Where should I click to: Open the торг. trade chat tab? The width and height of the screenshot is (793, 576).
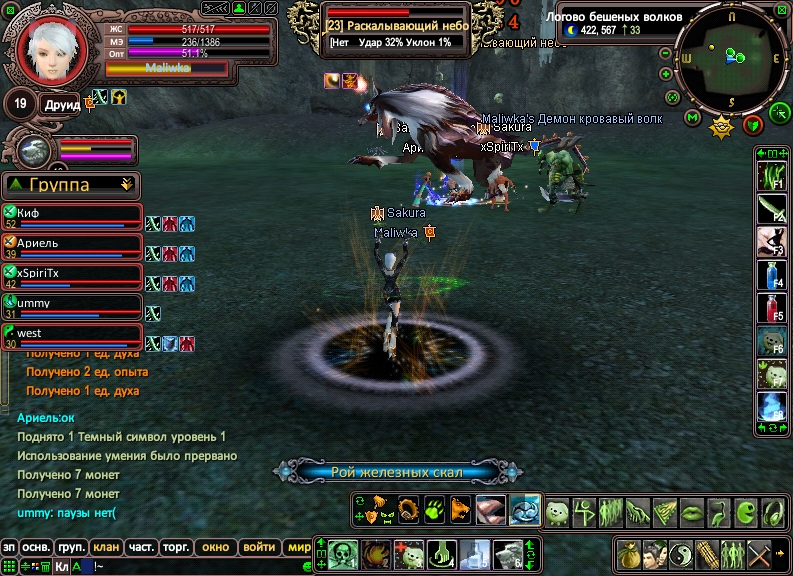pos(176,547)
